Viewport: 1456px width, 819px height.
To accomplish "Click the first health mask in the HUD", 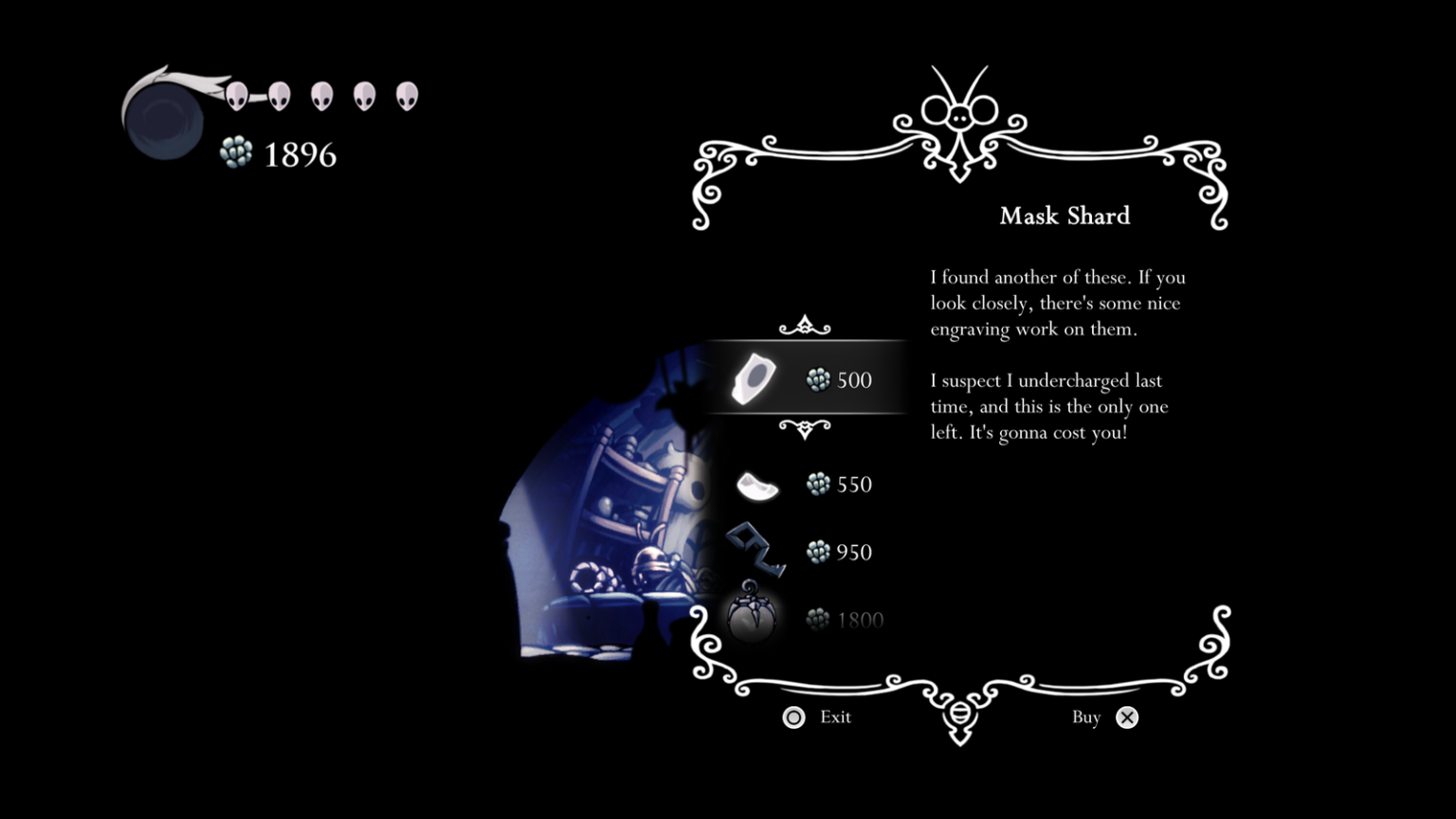I will [x=235, y=96].
